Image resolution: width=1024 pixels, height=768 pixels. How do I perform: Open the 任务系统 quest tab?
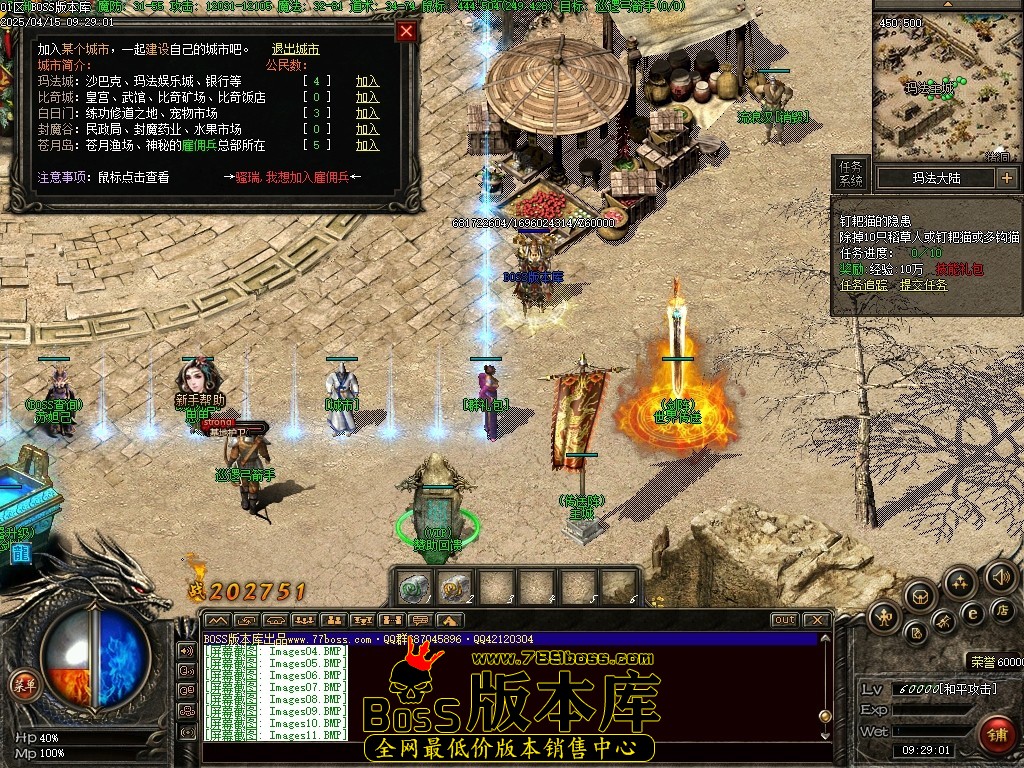(850, 173)
